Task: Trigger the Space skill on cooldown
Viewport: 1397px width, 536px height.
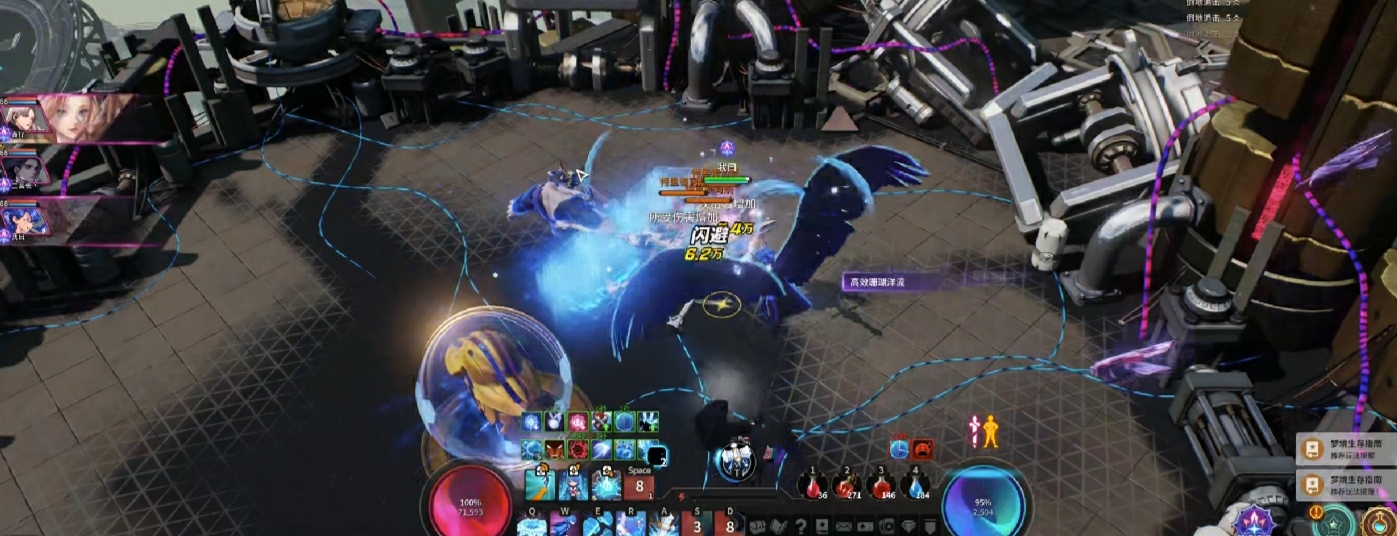Action: click(639, 486)
